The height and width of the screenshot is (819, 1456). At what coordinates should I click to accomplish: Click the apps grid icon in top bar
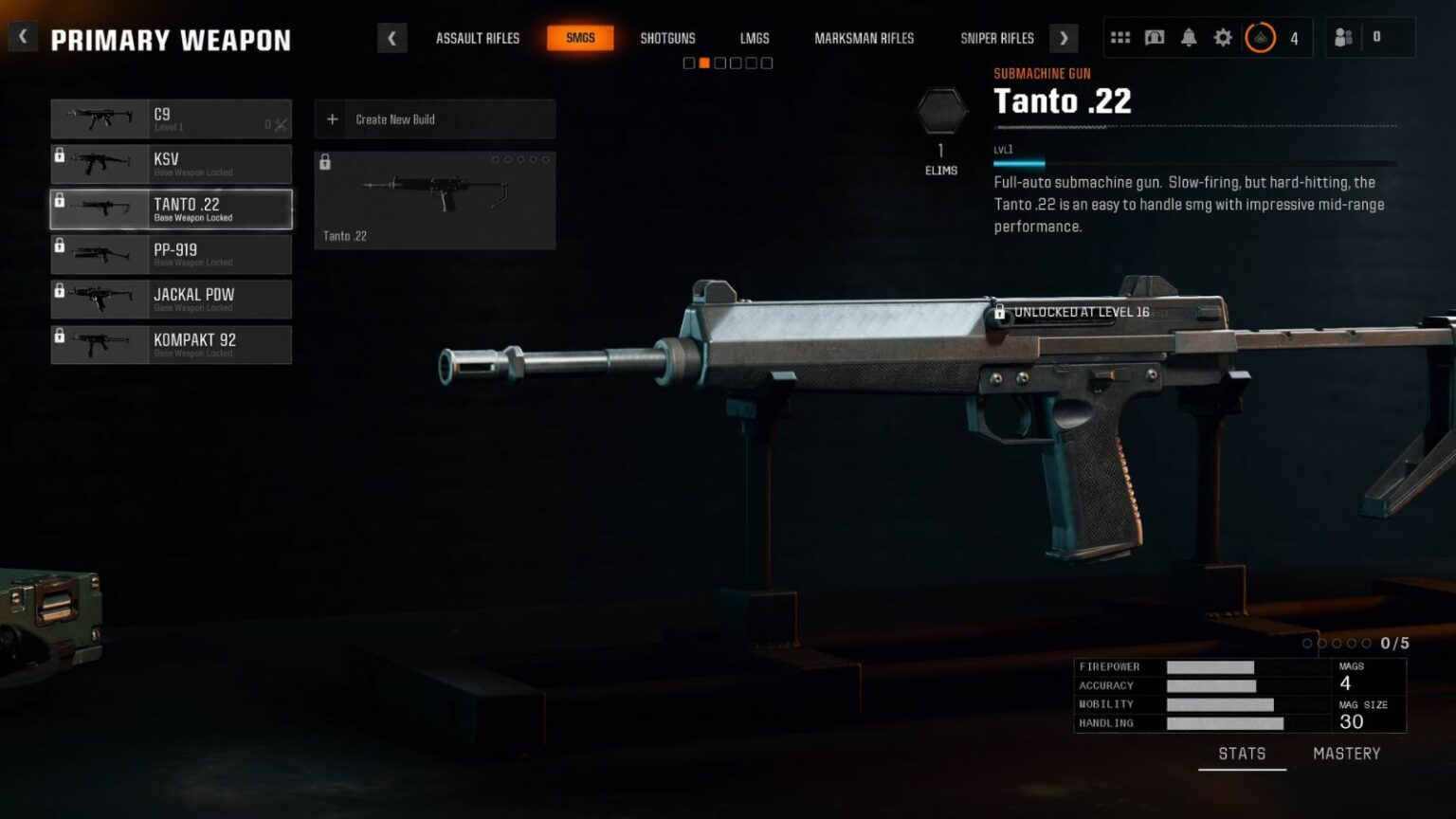(1120, 36)
